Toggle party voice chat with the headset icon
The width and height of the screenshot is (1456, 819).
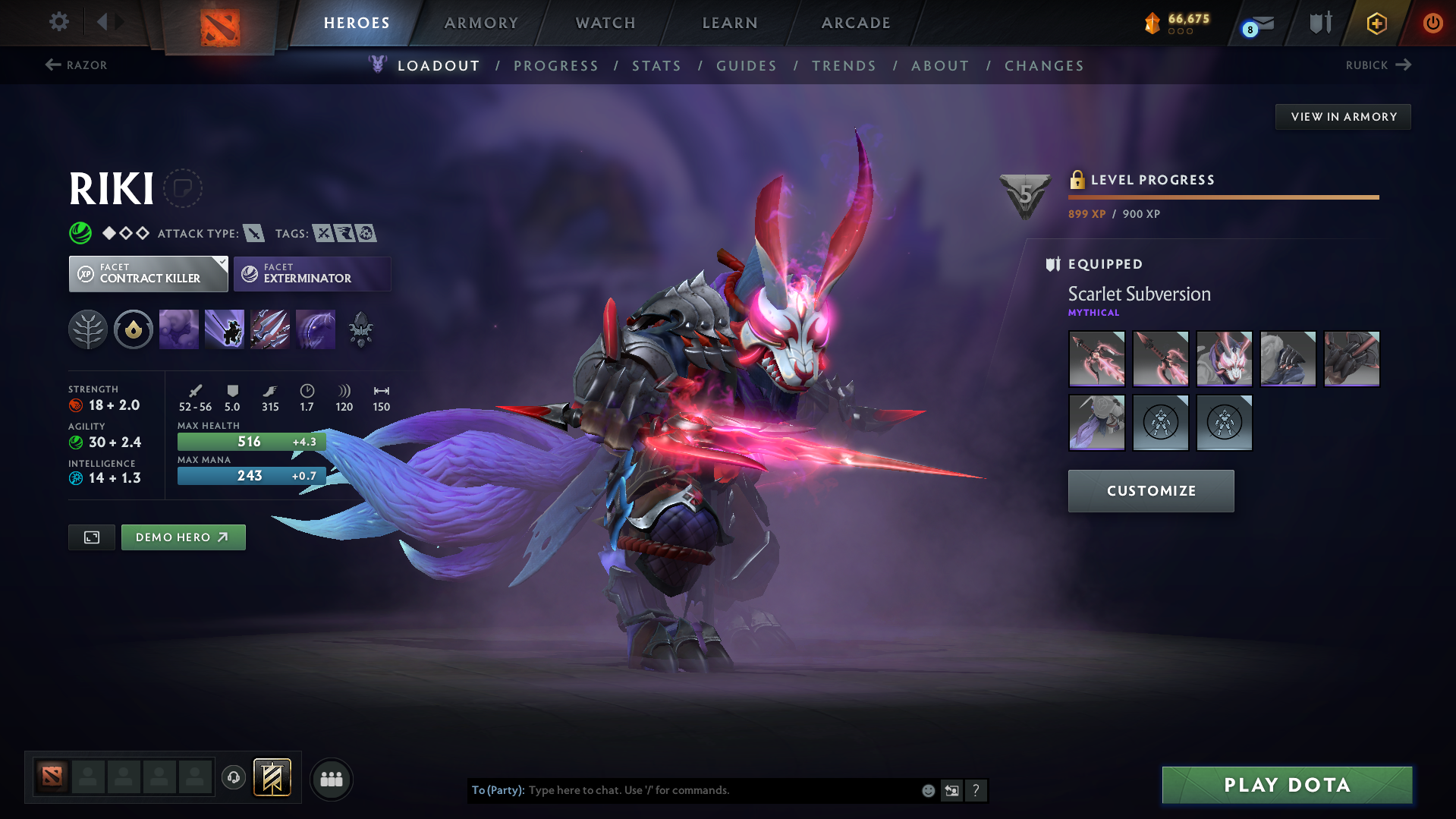point(234,779)
